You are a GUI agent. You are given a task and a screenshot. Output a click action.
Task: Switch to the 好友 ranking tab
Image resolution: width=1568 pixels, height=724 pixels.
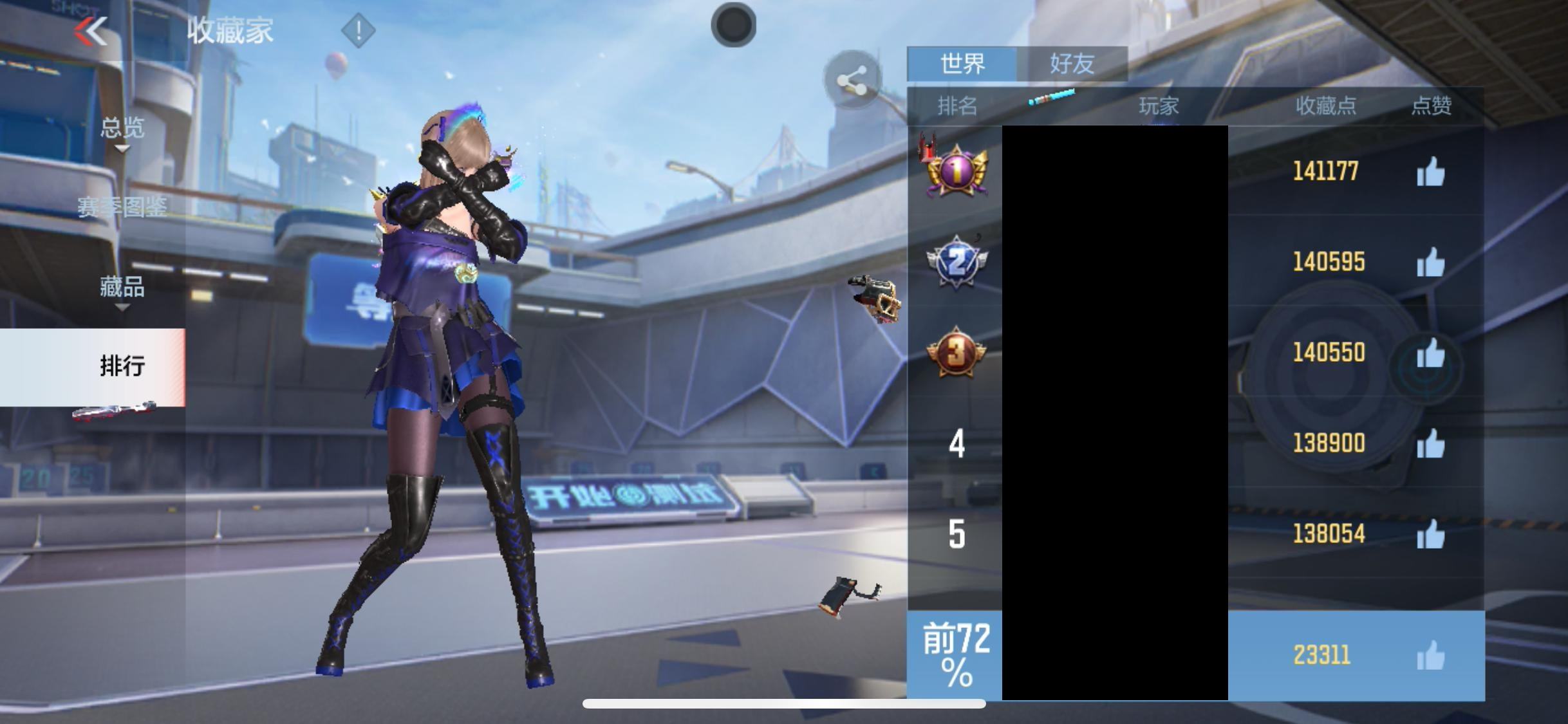(1072, 64)
